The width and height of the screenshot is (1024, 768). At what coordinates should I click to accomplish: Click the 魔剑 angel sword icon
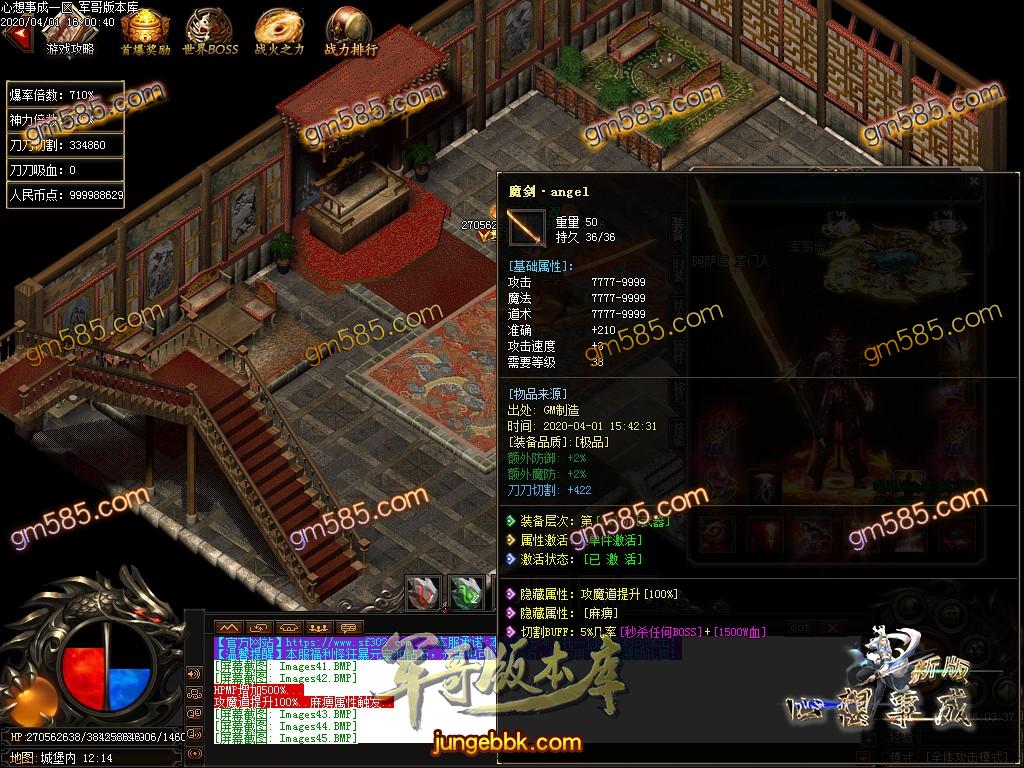tap(526, 228)
